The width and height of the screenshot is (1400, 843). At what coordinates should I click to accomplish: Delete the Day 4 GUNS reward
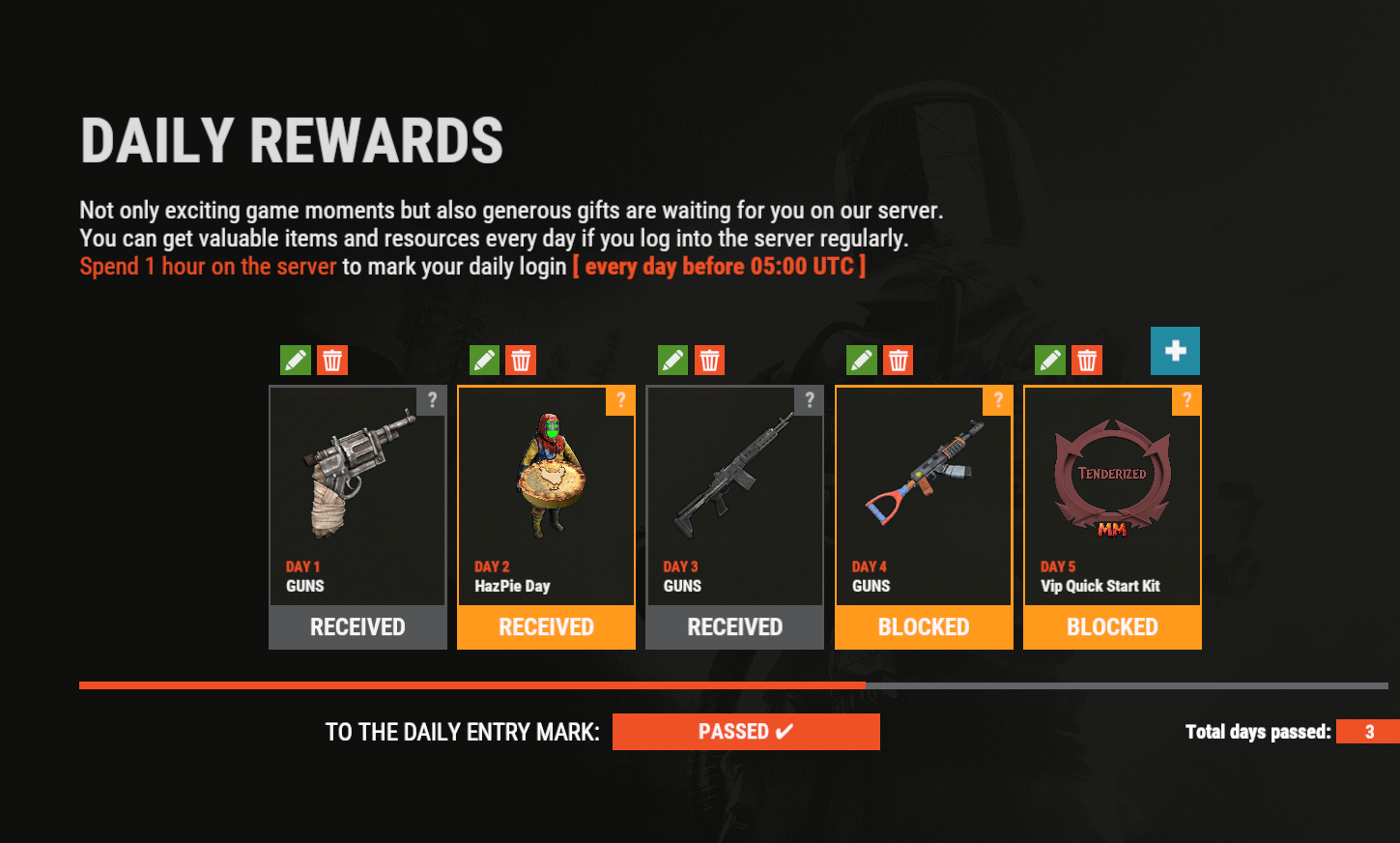click(899, 361)
